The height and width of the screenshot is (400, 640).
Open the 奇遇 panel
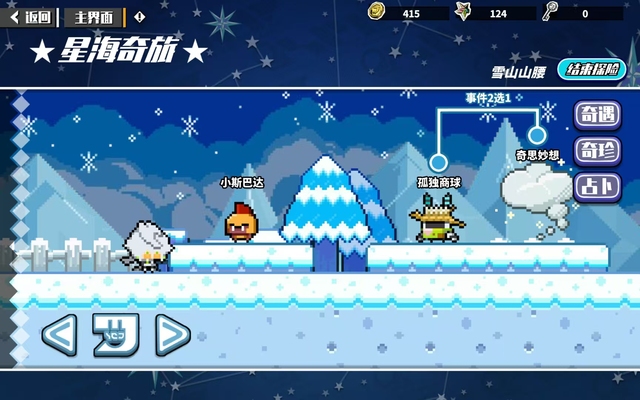(596, 115)
